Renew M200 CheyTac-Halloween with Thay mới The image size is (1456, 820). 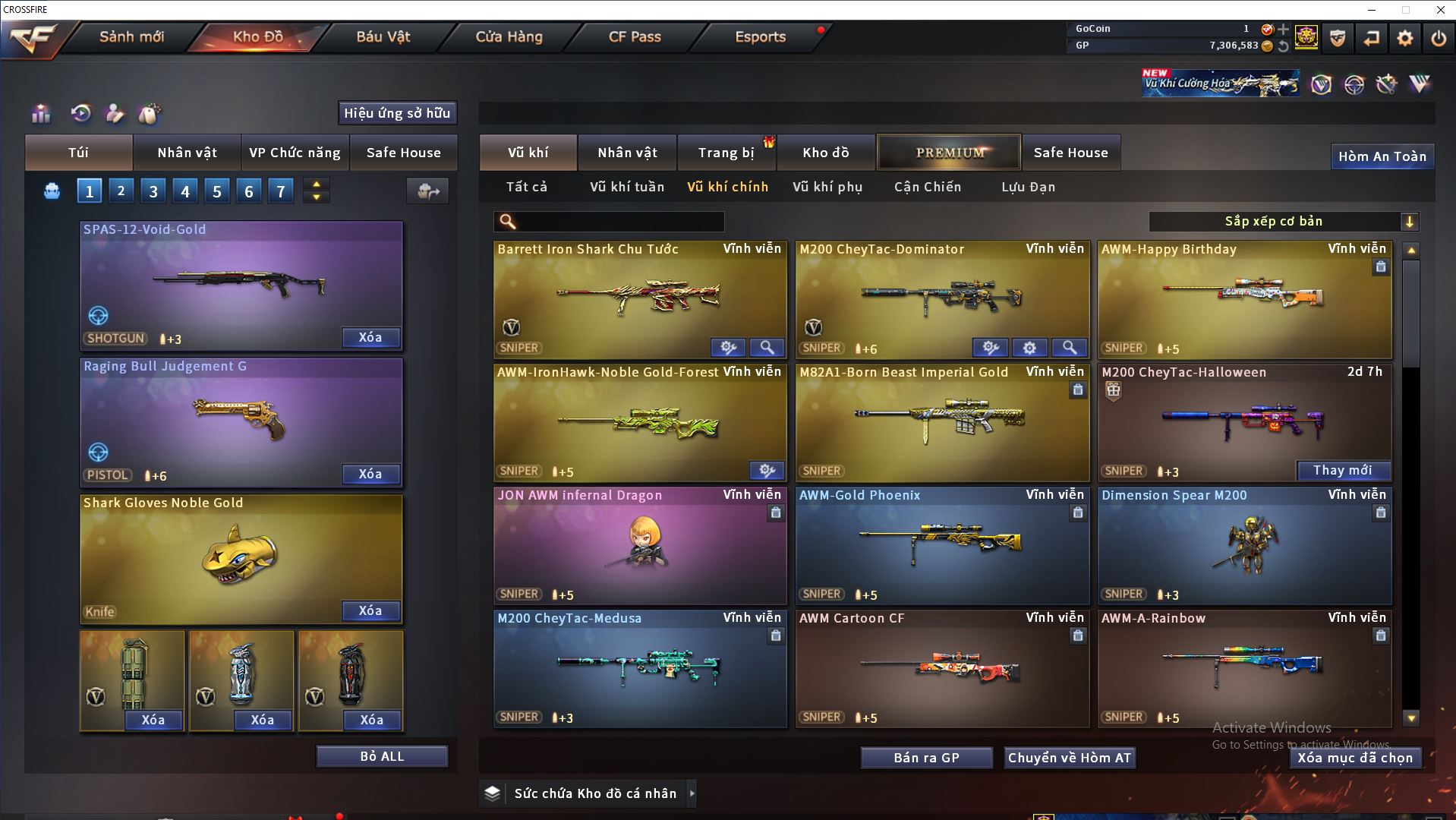coord(1342,471)
